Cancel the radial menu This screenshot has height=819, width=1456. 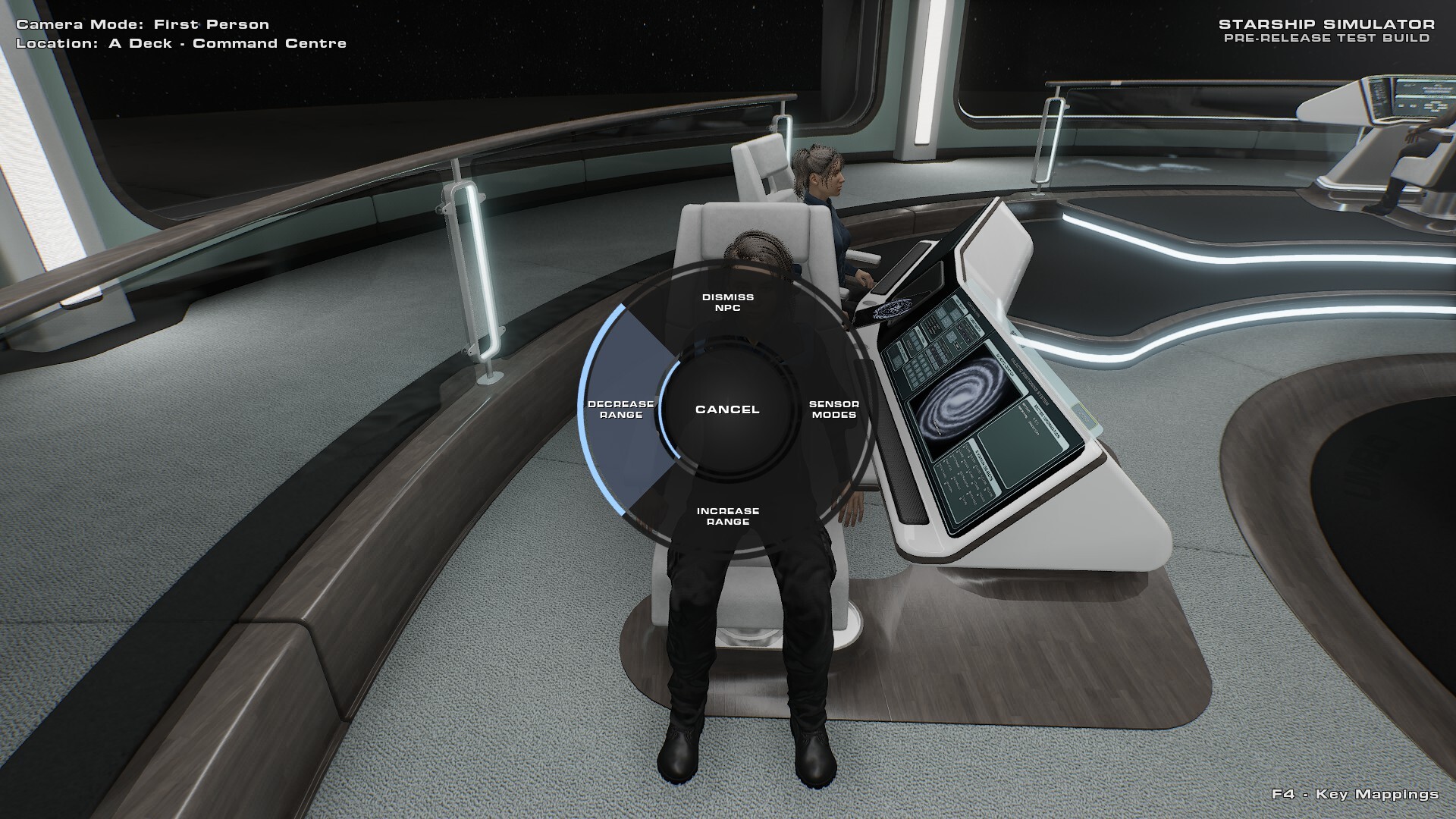[x=727, y=409]
